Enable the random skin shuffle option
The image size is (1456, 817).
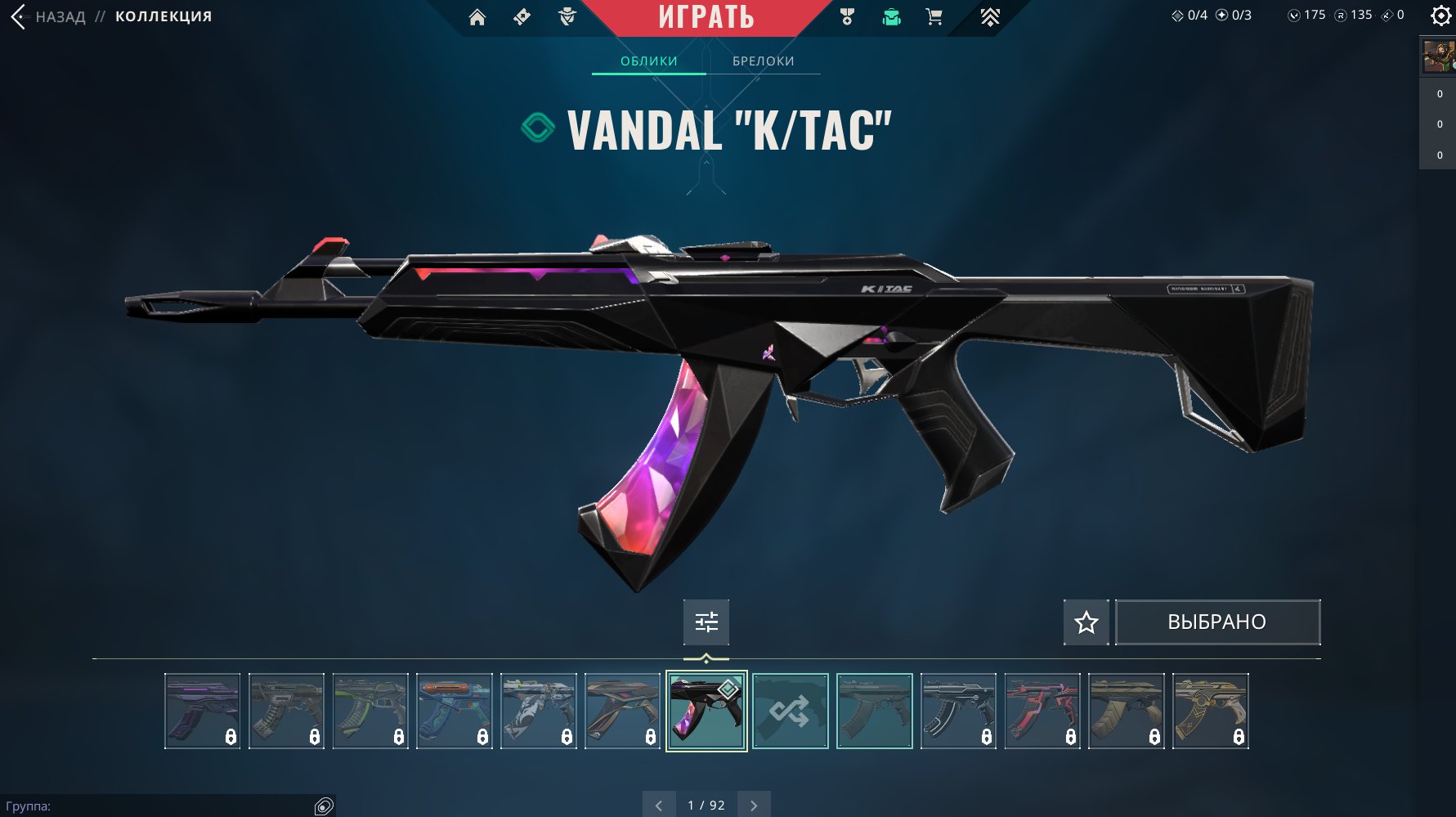tap(791, 711)
